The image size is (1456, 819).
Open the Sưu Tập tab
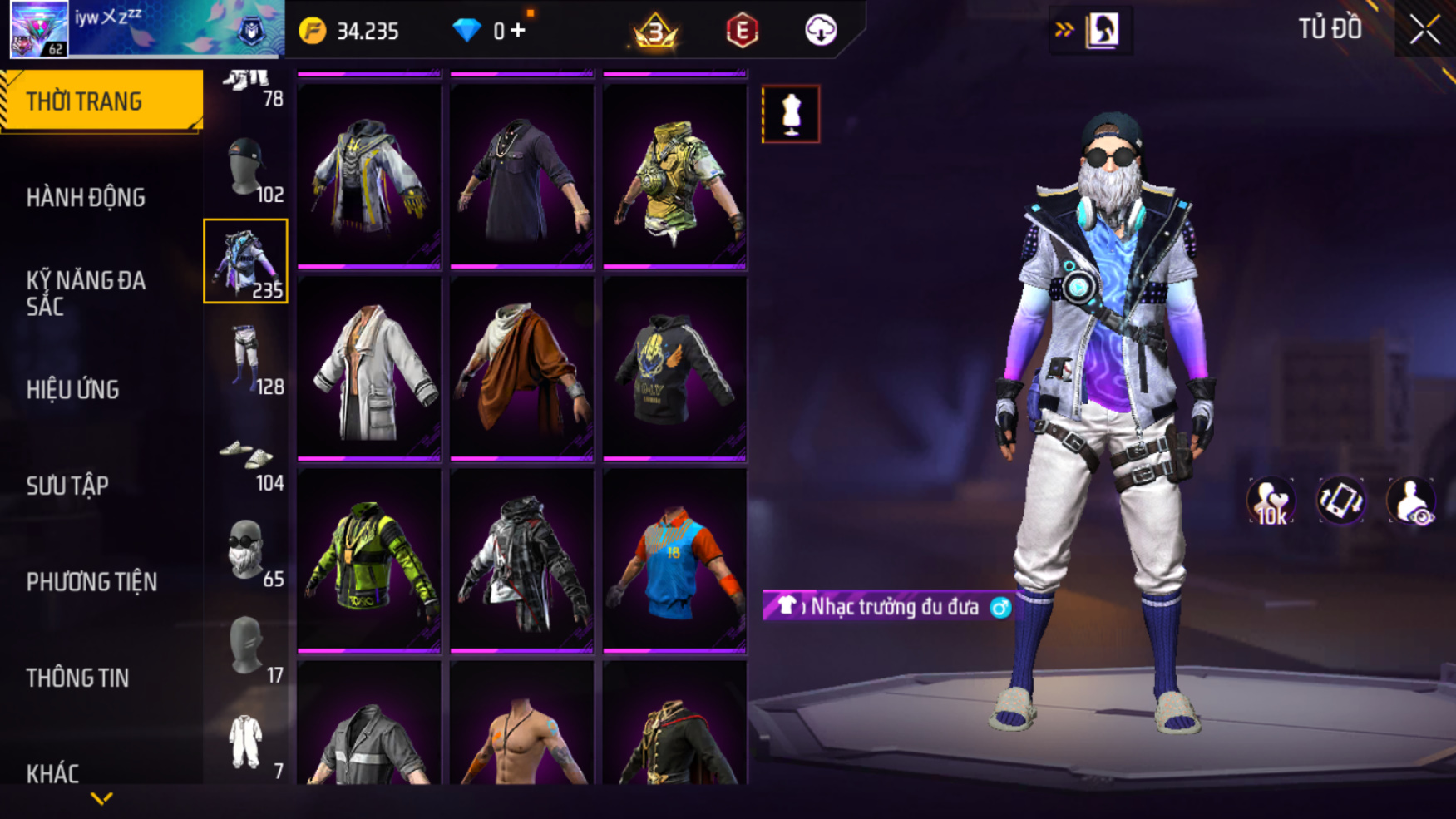(x=67, y=486)
